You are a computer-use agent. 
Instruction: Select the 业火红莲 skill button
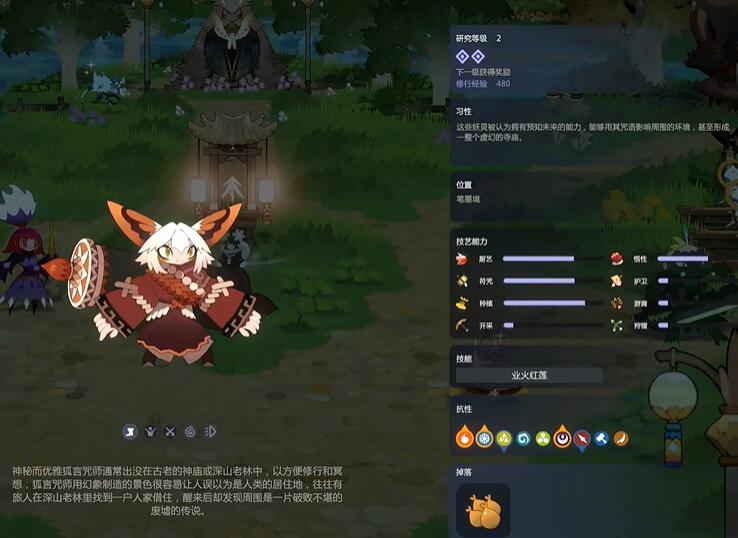(529, 375)
